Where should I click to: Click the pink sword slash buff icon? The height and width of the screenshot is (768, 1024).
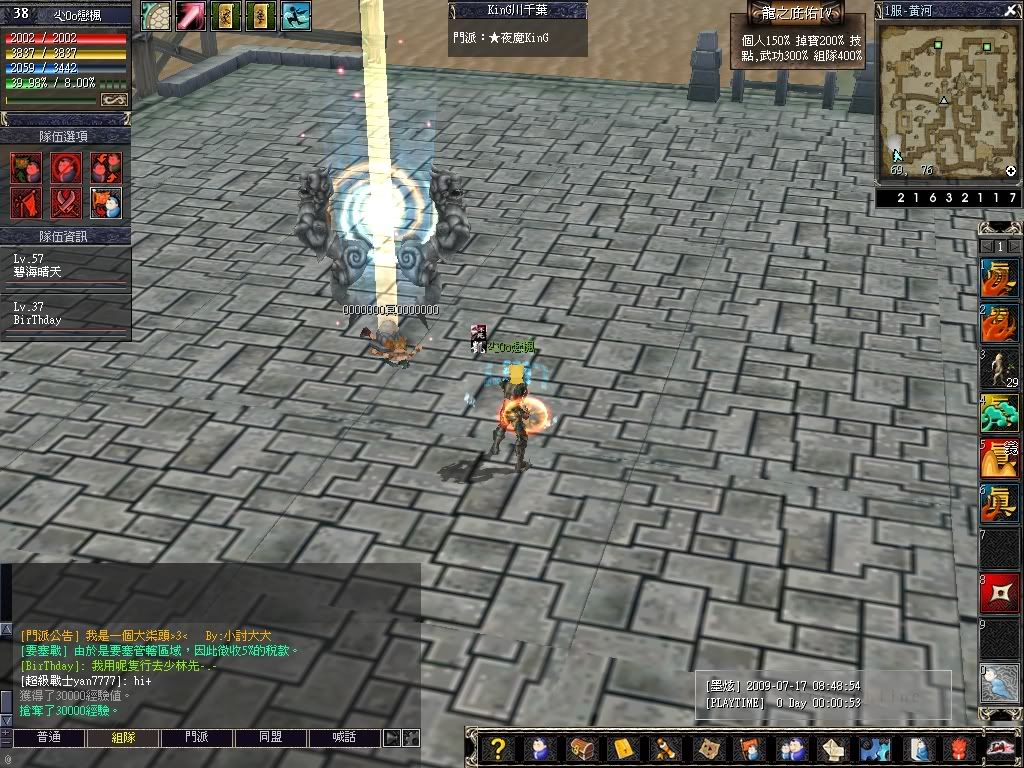[191, 15]
